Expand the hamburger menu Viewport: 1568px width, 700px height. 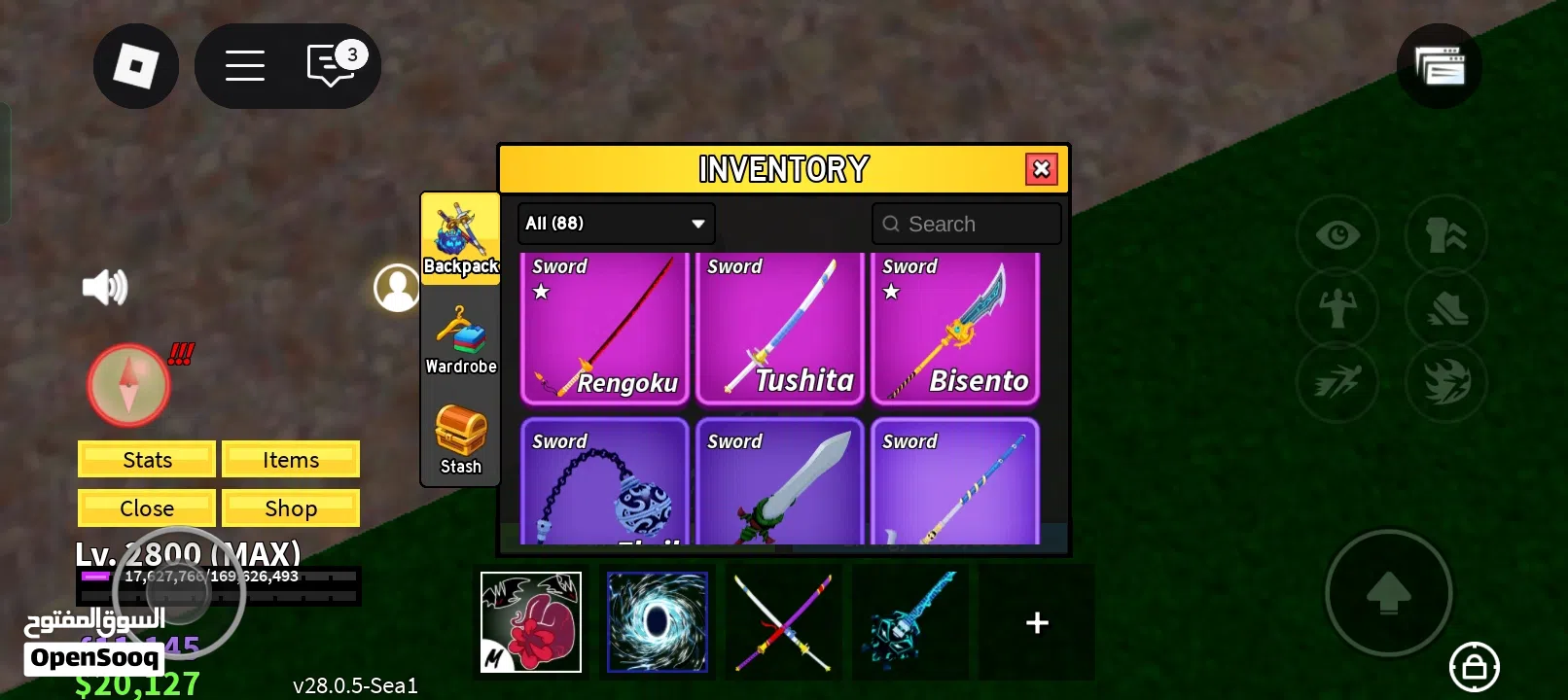[244, 65]
